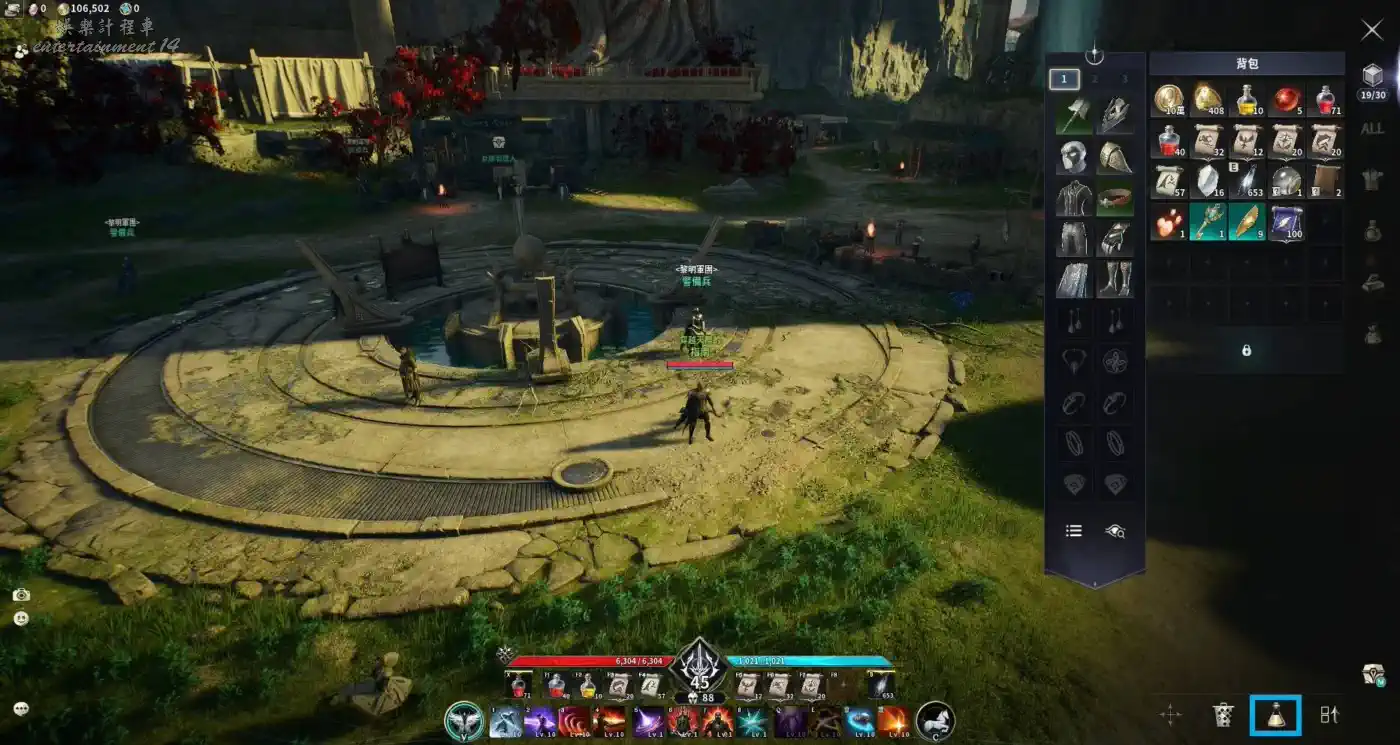Viewport: 1400px width, 745px height.
Task: Select the blue scroll stack of 100
Action: pos(1286,222)
